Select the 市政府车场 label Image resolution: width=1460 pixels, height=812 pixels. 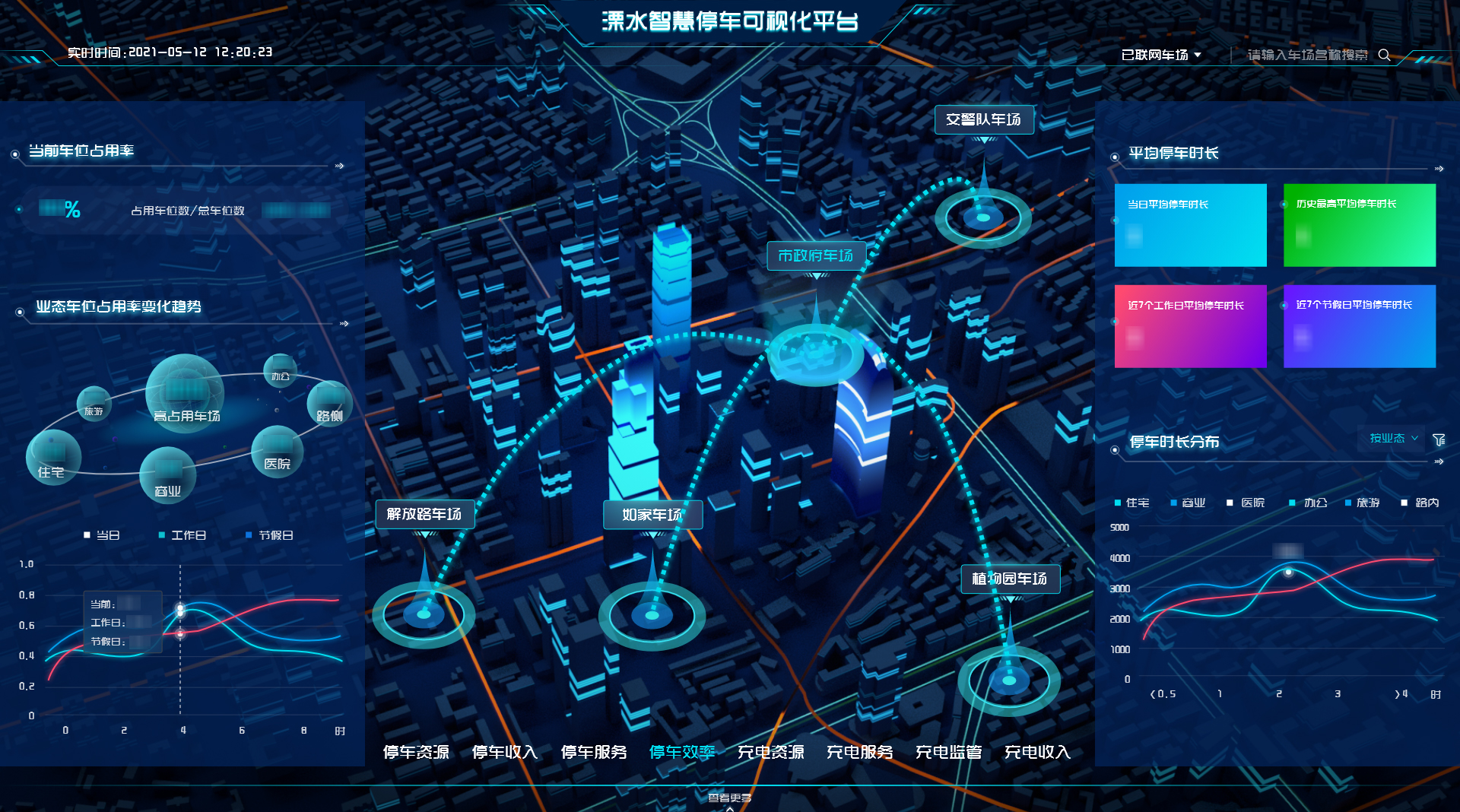click(x=817, y=256)
